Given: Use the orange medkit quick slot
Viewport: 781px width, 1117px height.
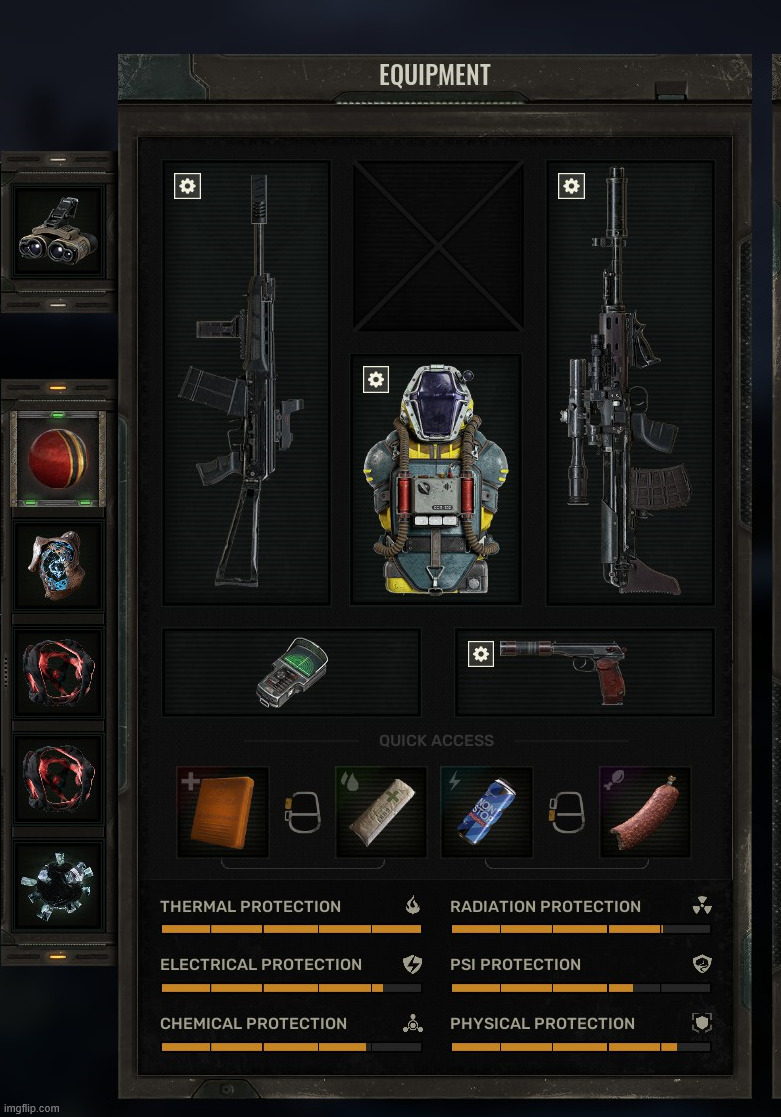Looking at the screenshot, I should (x=223, y=812).
